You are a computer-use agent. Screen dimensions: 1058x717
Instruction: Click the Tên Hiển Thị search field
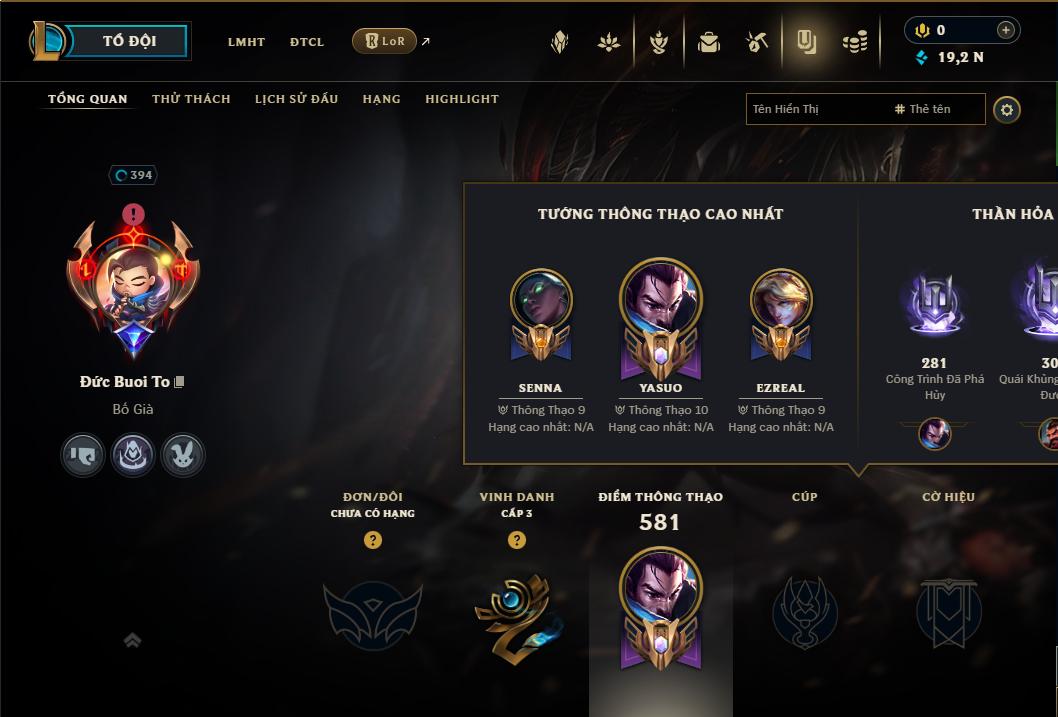click(x=815, y=109)
